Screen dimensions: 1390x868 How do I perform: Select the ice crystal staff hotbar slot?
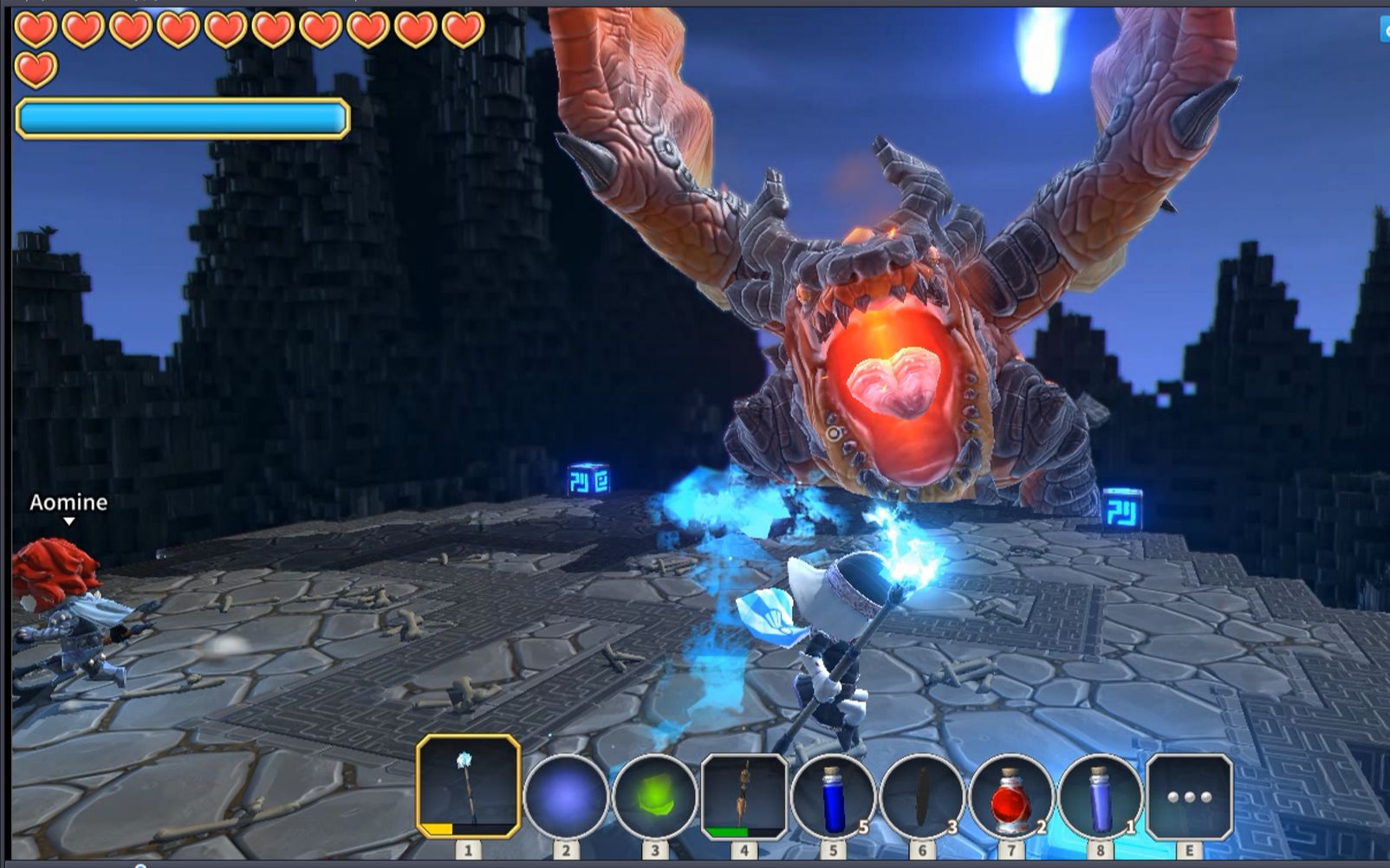coord(468,787)
